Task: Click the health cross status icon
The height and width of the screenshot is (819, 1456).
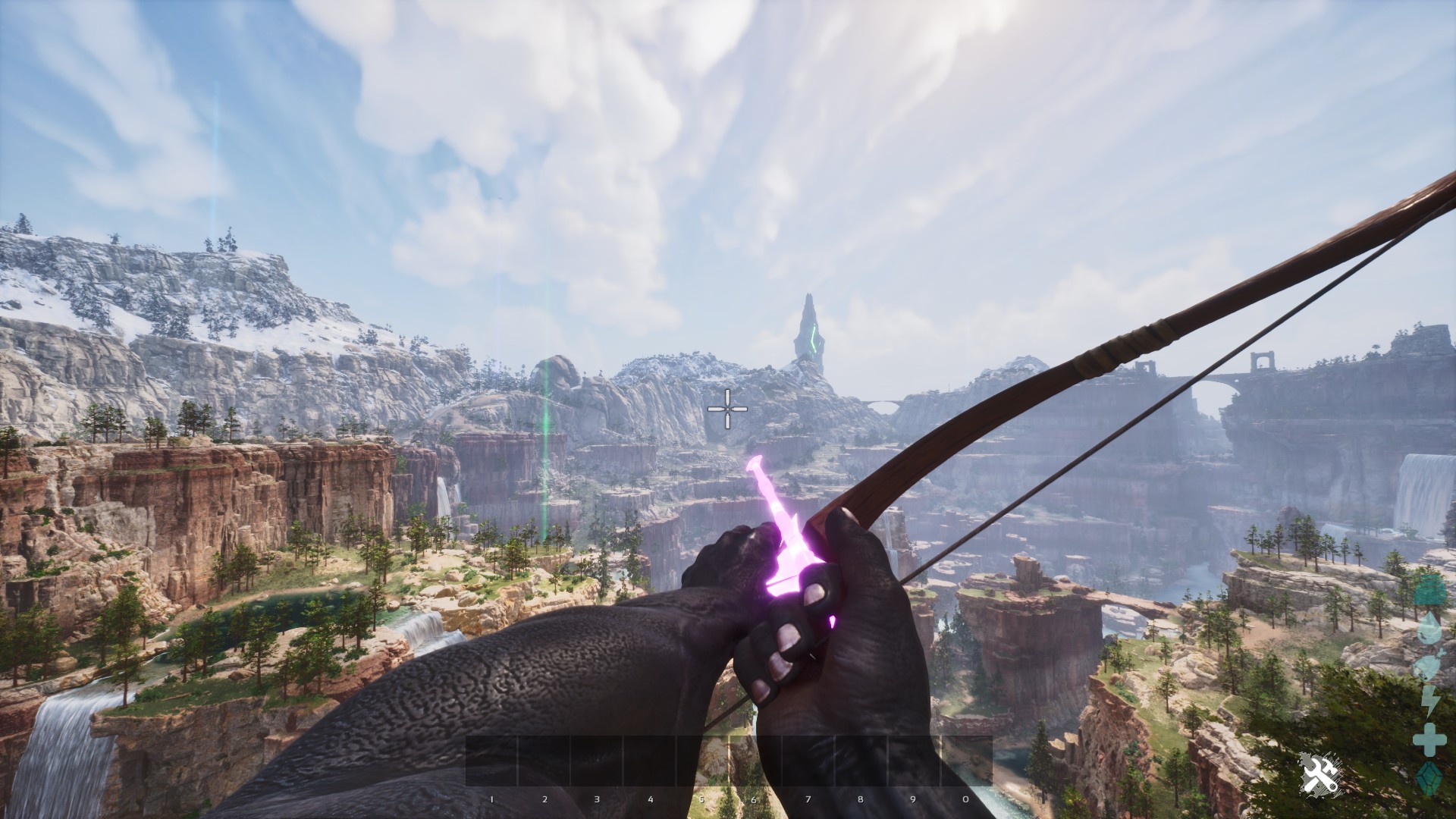Action: tap(1429, 738)
